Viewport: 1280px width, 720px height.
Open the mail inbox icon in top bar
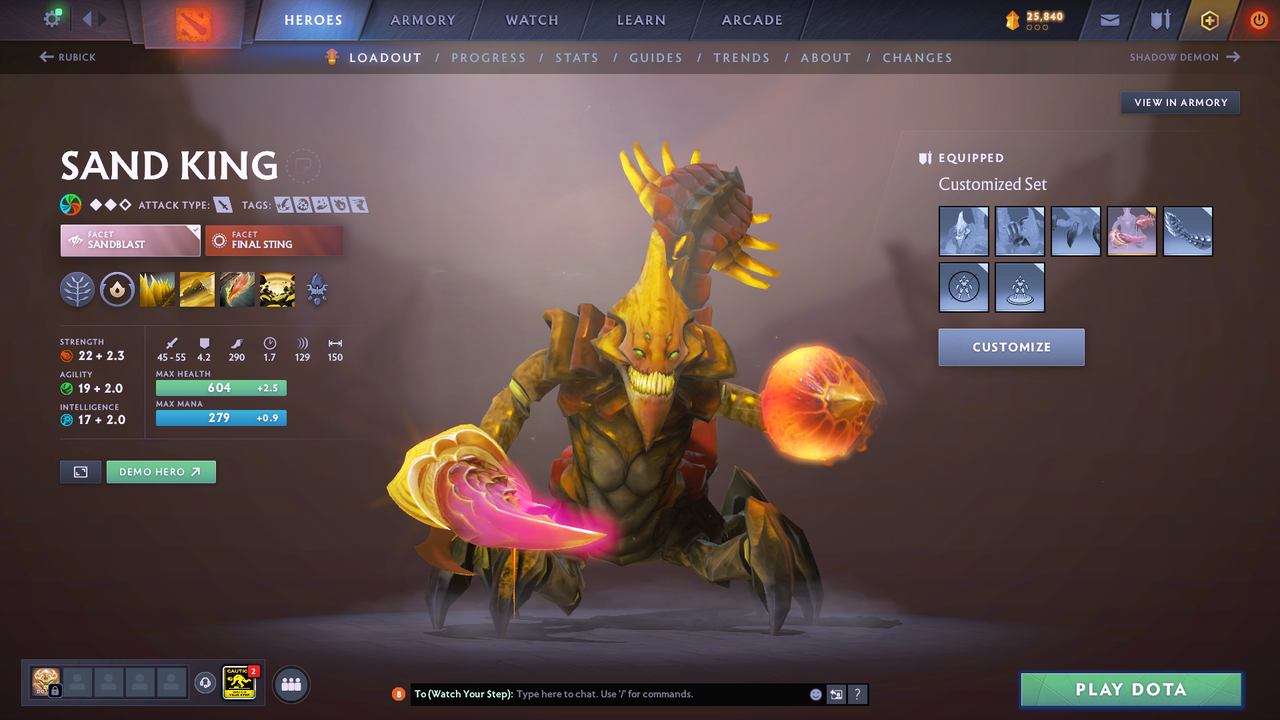click(1110, 19)
